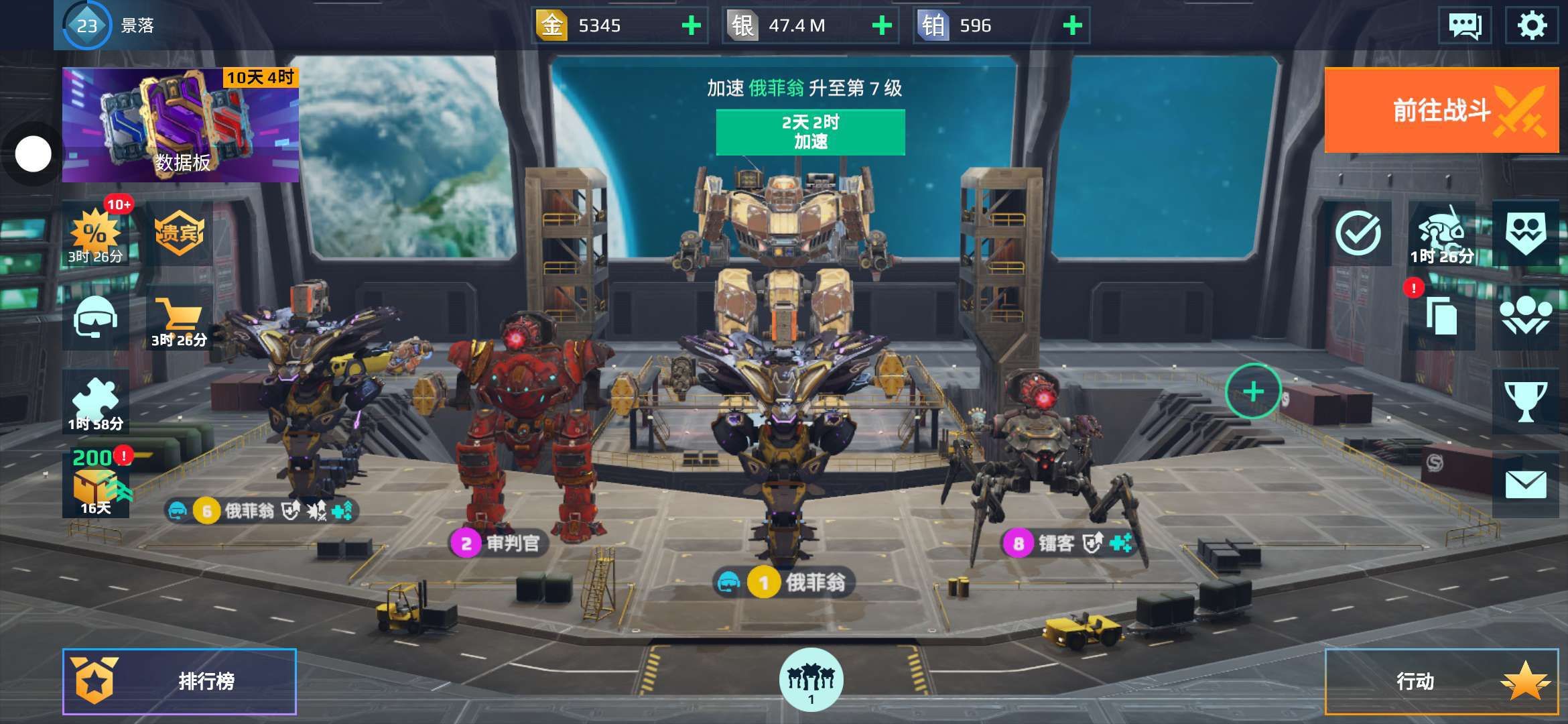1568x724 pixels.
Task: Speed up the 俄菲翁 upgrade with 加速
Action: [810, 132]
